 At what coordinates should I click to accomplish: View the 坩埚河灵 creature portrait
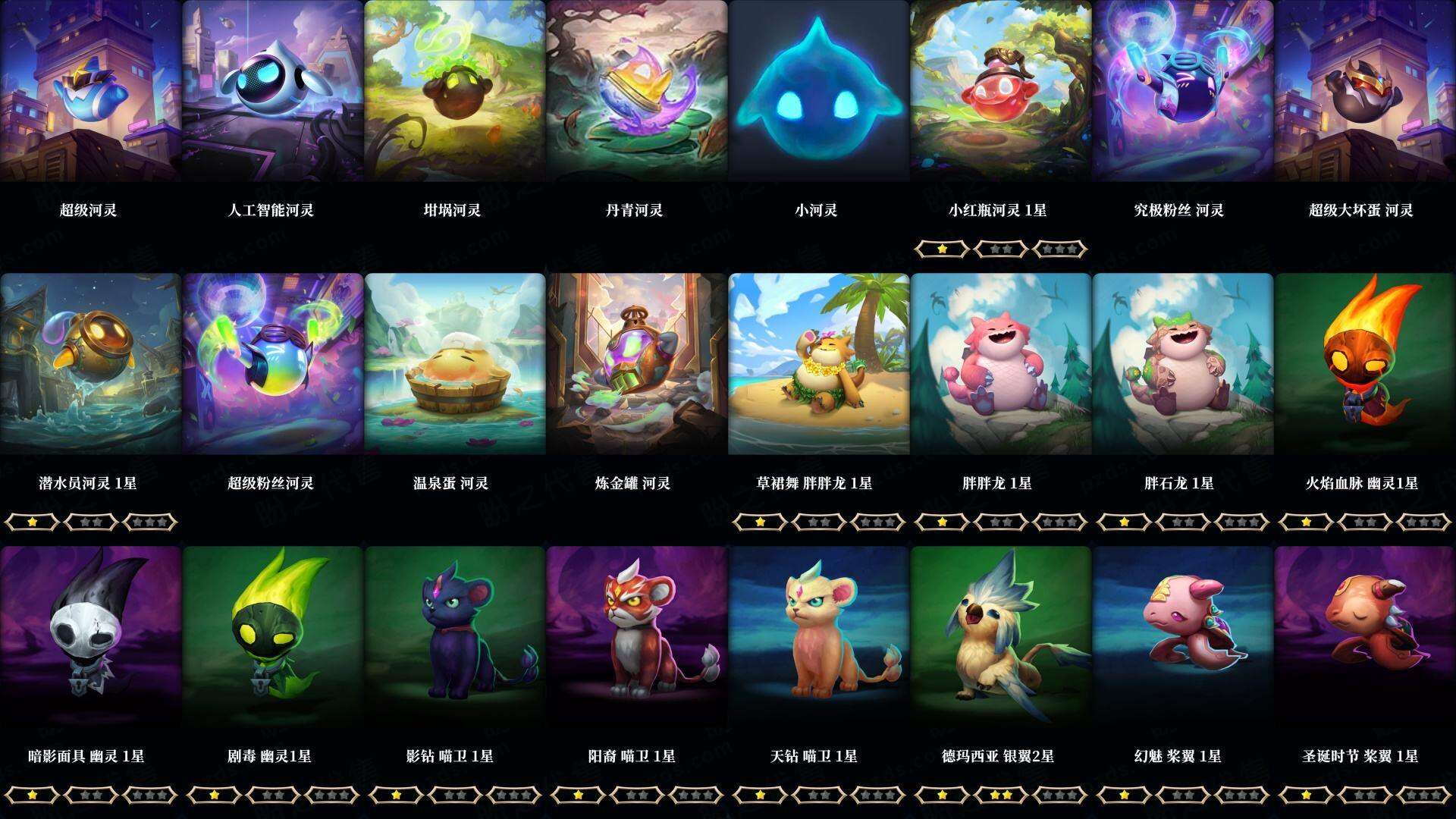click(x=451, y=91)
